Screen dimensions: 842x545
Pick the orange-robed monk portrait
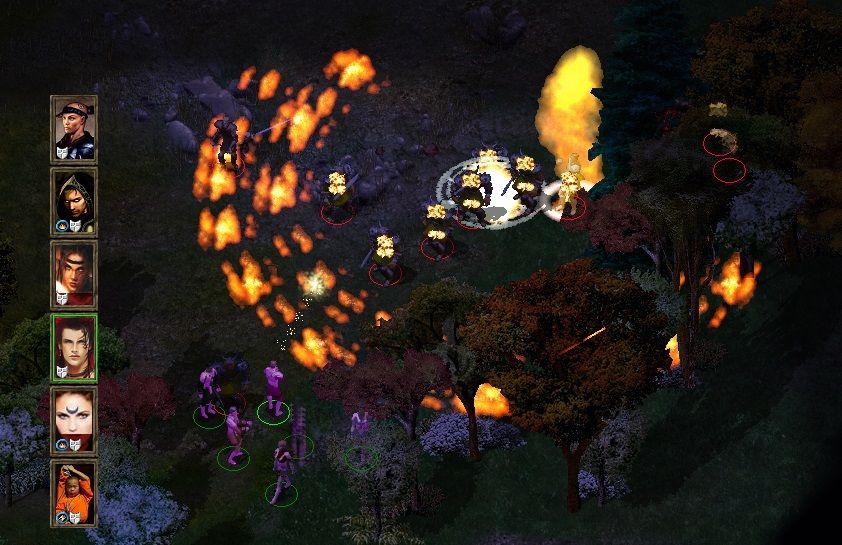click(74, 493)
